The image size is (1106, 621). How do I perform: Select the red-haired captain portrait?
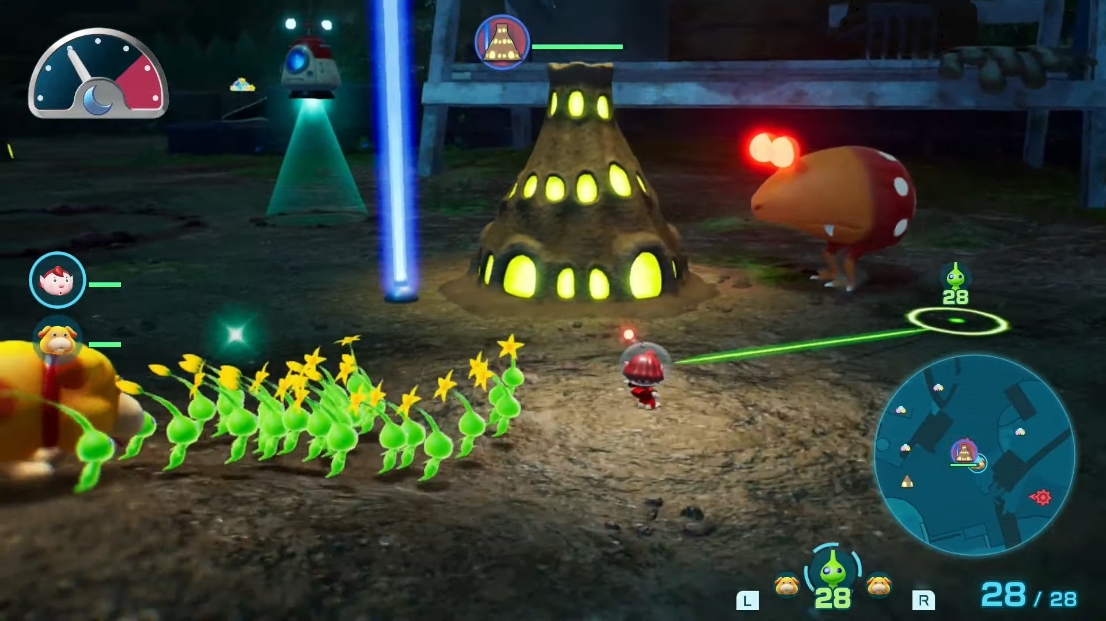pyautogui.click(x=57, y=280)
